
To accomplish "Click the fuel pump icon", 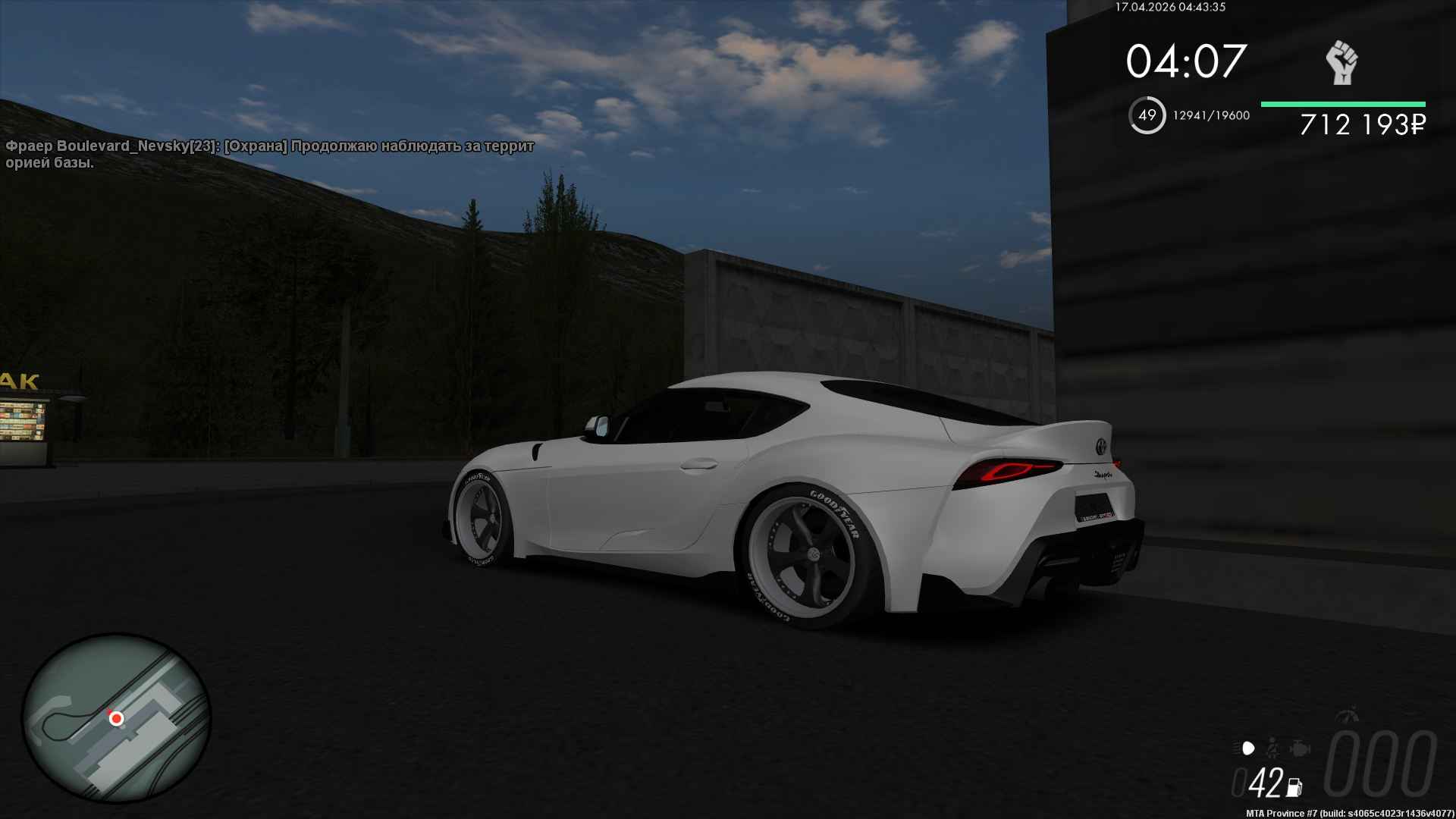I will coord(1294,787).
